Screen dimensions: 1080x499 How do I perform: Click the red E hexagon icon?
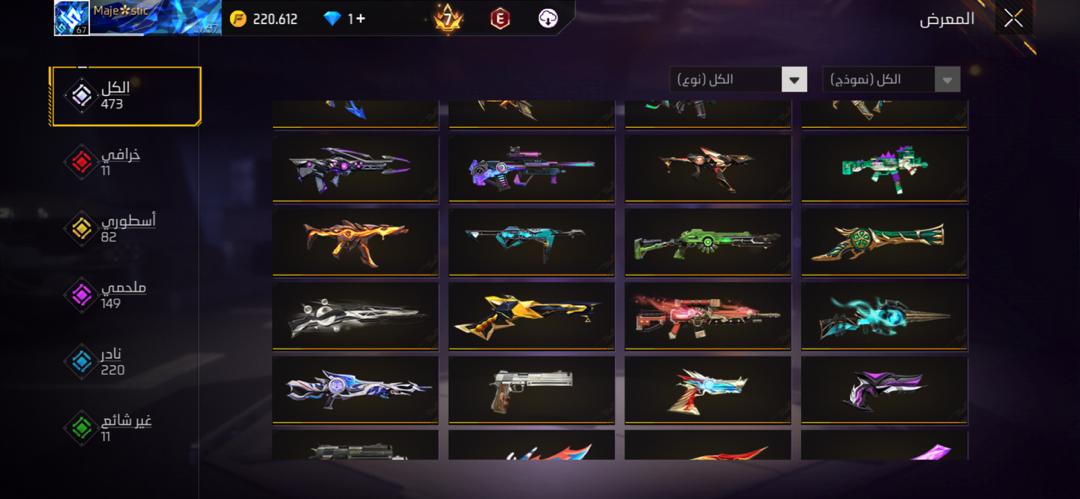500,18
